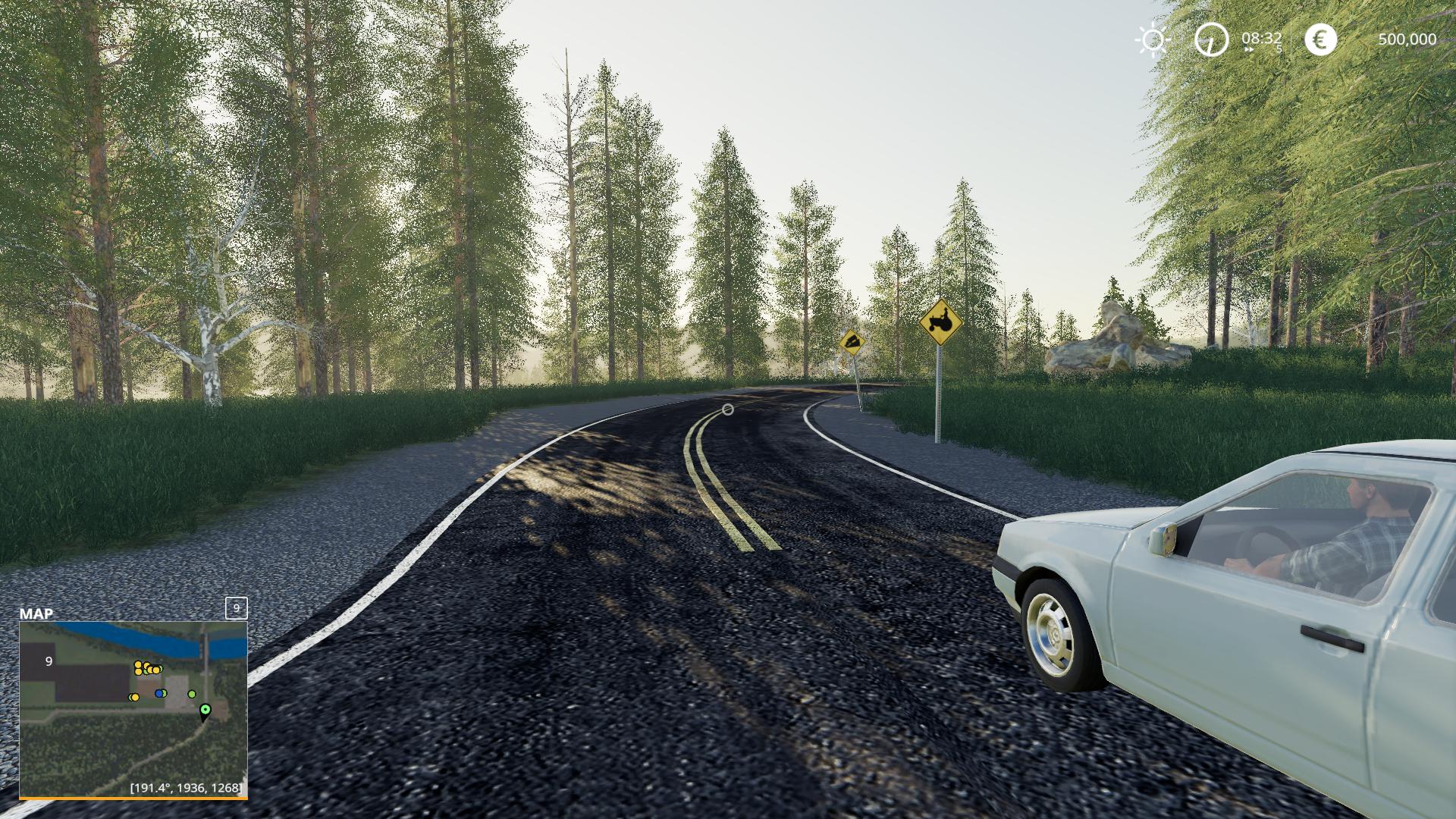Click the blue marker on the minimap
The width and height of the screenshot is (1456, 819).
click(x=158, y=693)
